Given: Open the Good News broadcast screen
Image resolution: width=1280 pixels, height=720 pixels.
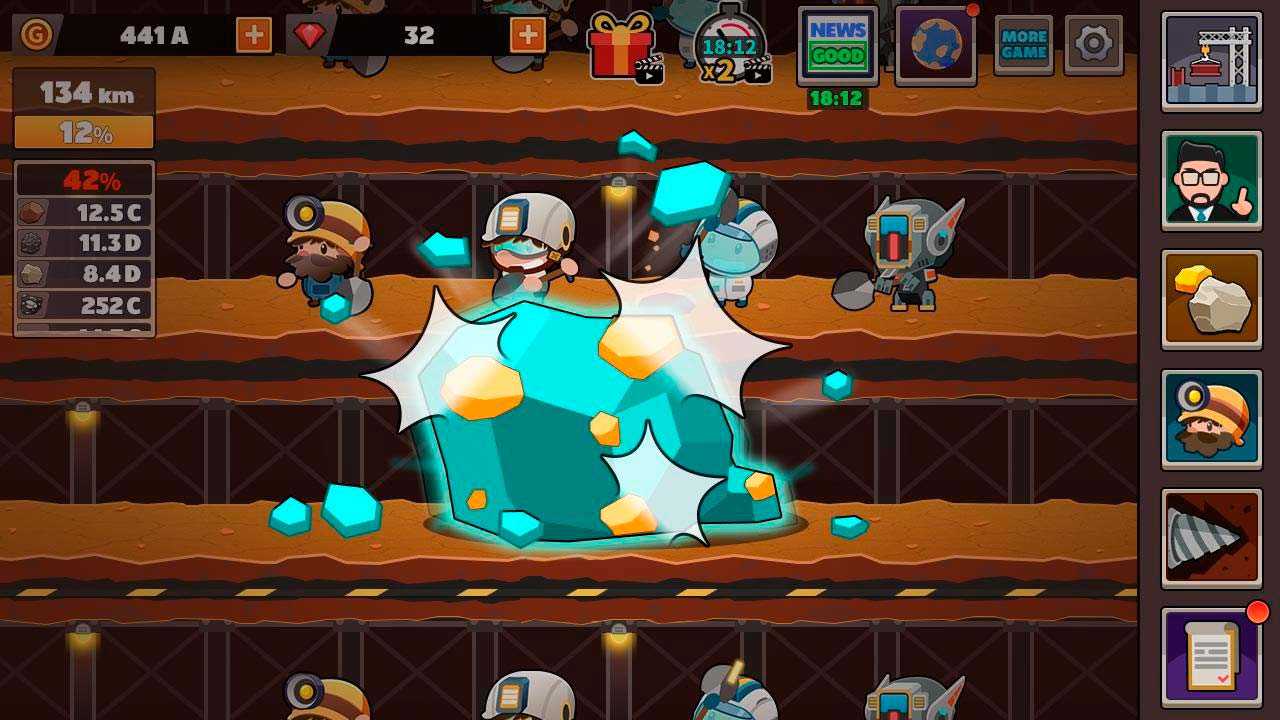Looking at the screenshot, I should coord(838,45).
